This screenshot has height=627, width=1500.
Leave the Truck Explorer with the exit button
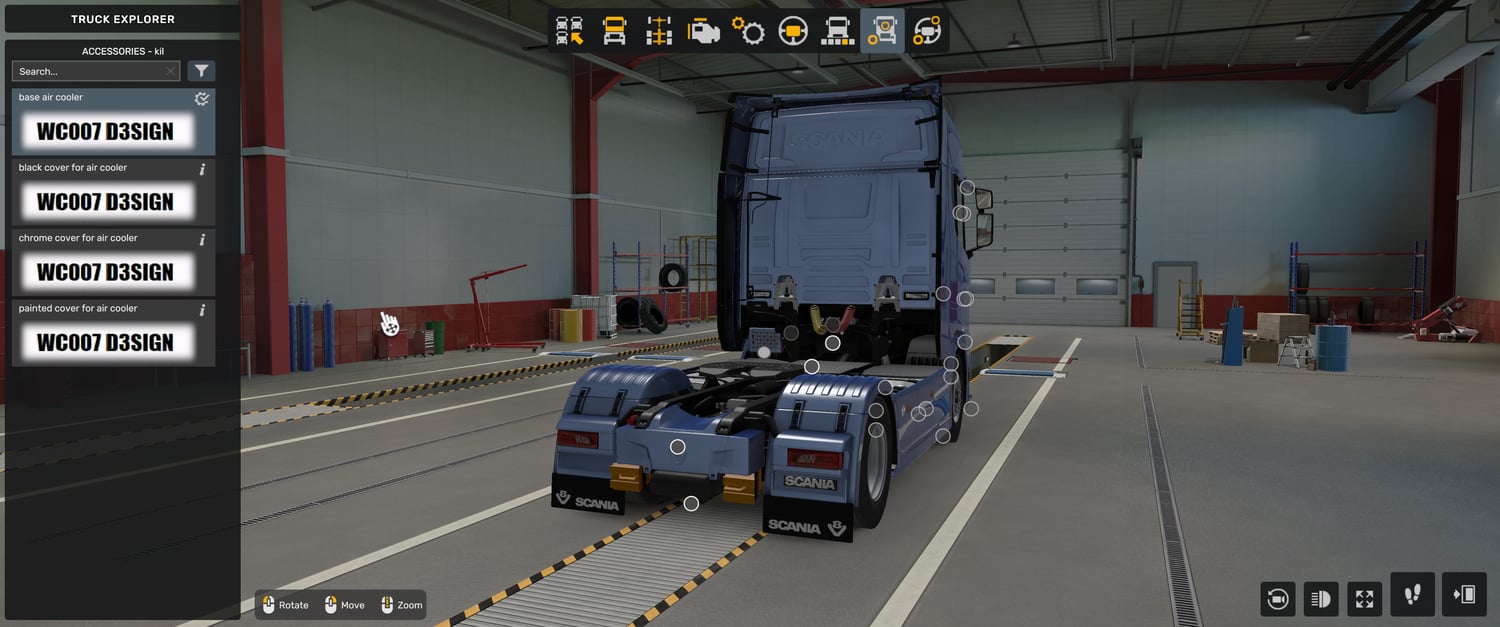pos(1464,595)
